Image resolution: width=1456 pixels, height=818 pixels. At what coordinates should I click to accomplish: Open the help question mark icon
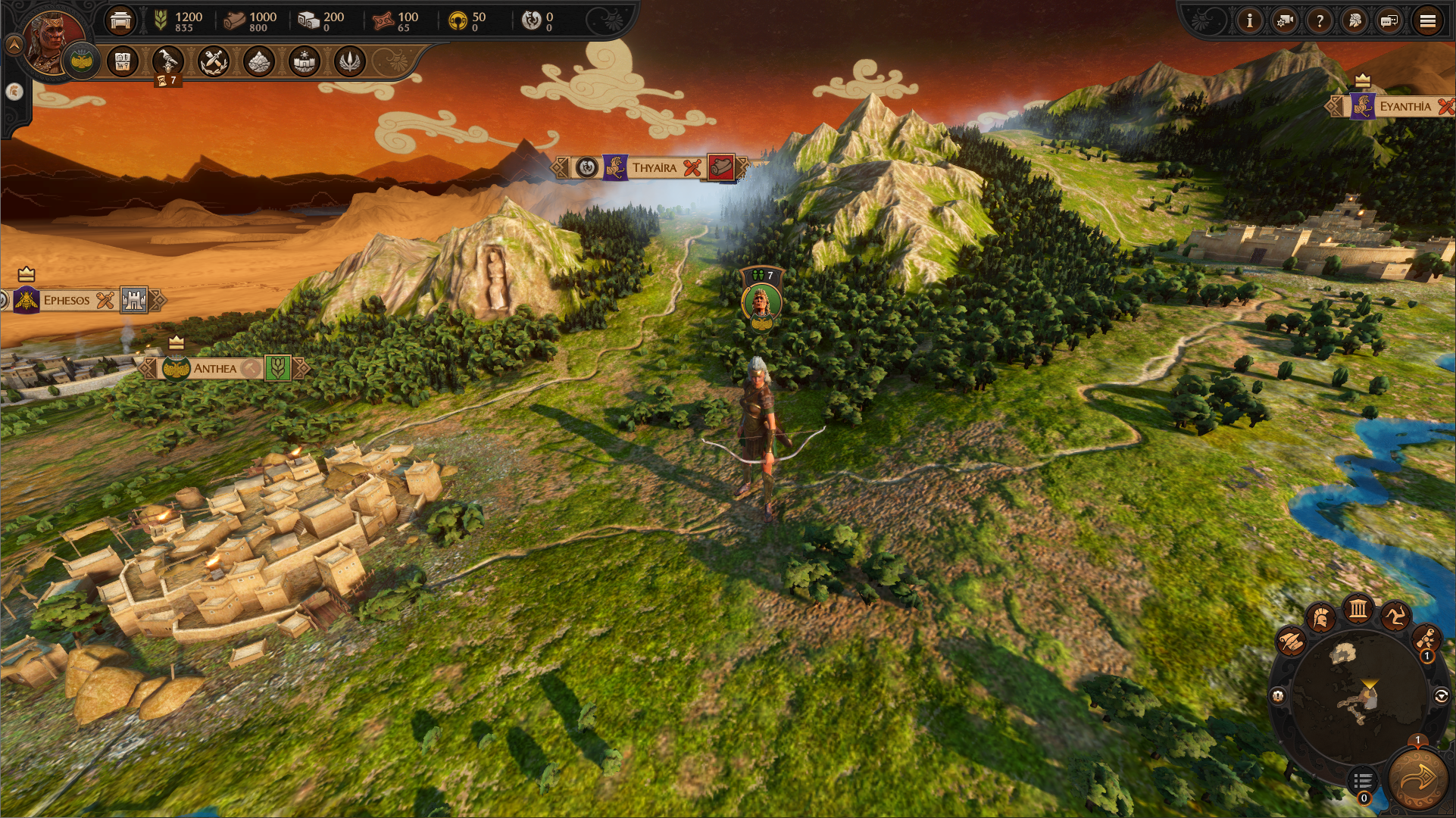coord(1319,21)
